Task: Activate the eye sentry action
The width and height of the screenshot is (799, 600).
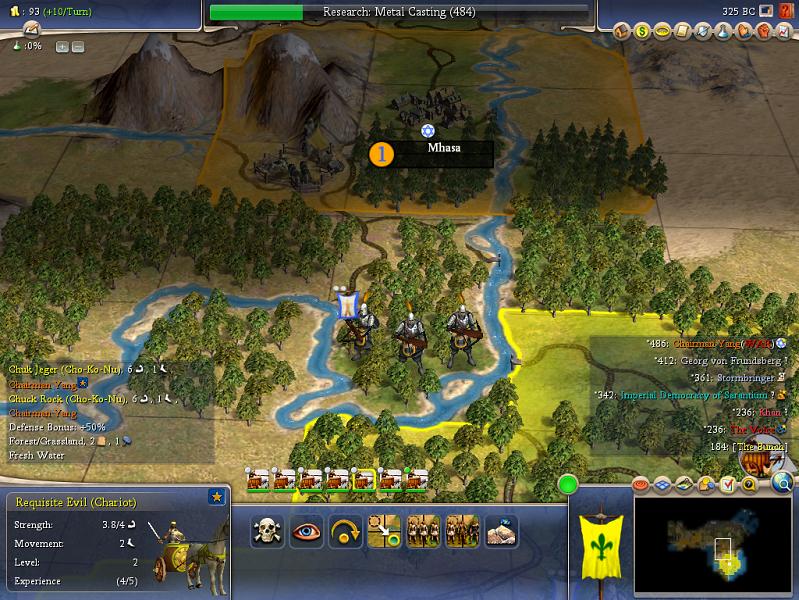Action: [x=306, y=530]
